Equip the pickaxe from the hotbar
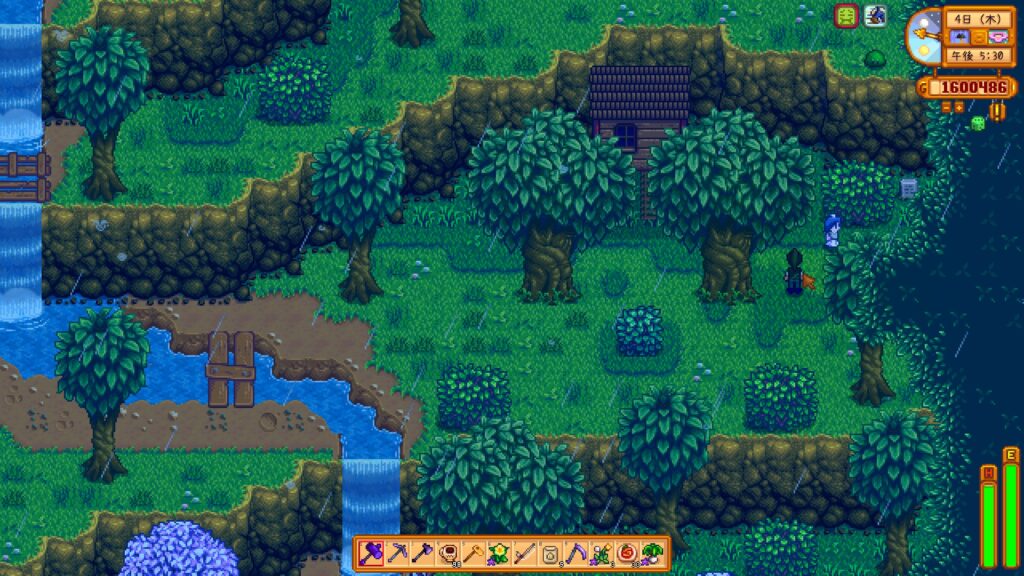The height and width of the screenshot is (576, 1024). point(397,553)
